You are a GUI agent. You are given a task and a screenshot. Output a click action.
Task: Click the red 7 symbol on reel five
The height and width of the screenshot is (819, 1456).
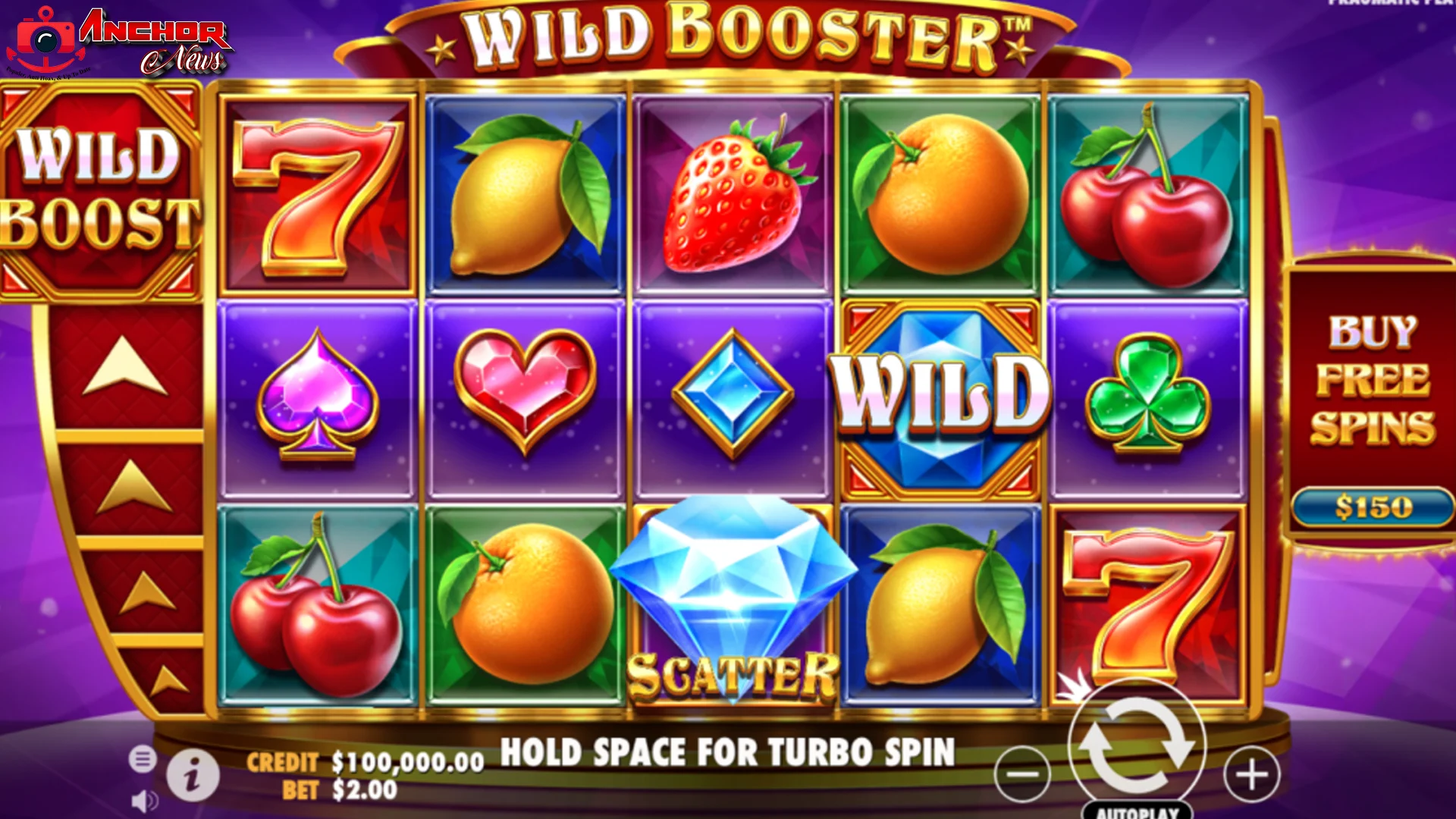tap(1147, 599)
